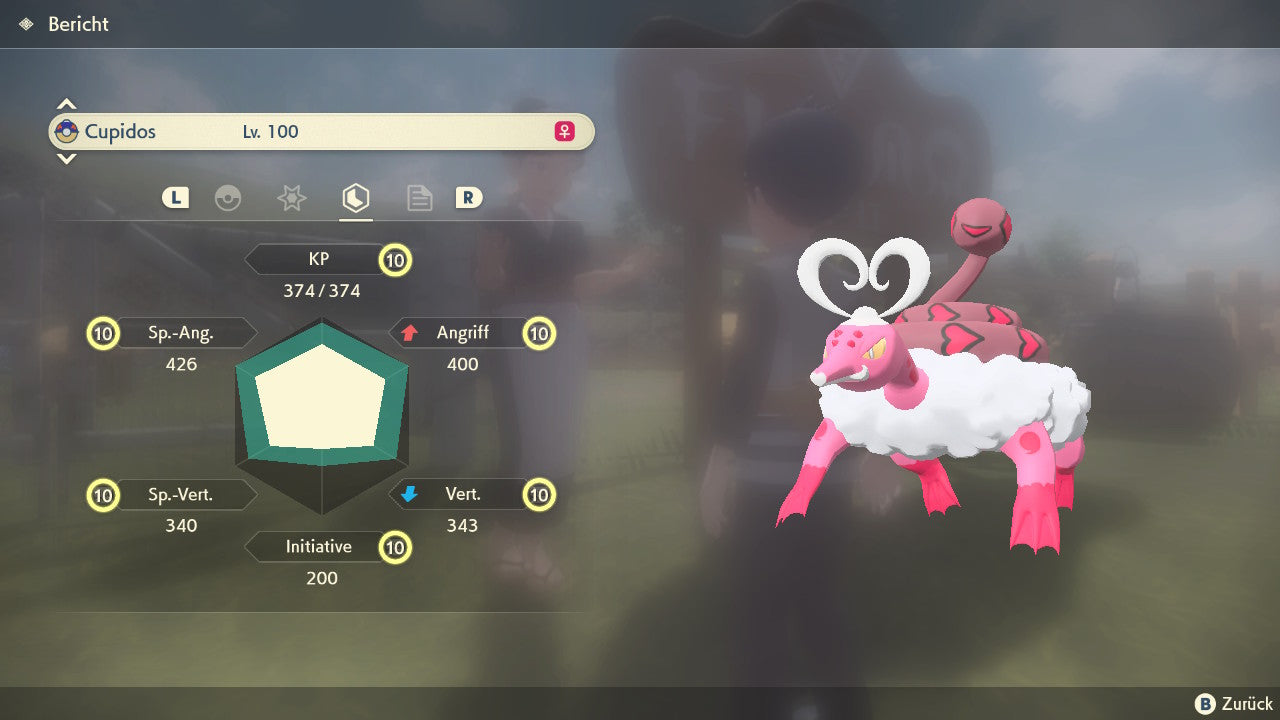
Task: Open the star burst moves tab
Action: (291, 198)
